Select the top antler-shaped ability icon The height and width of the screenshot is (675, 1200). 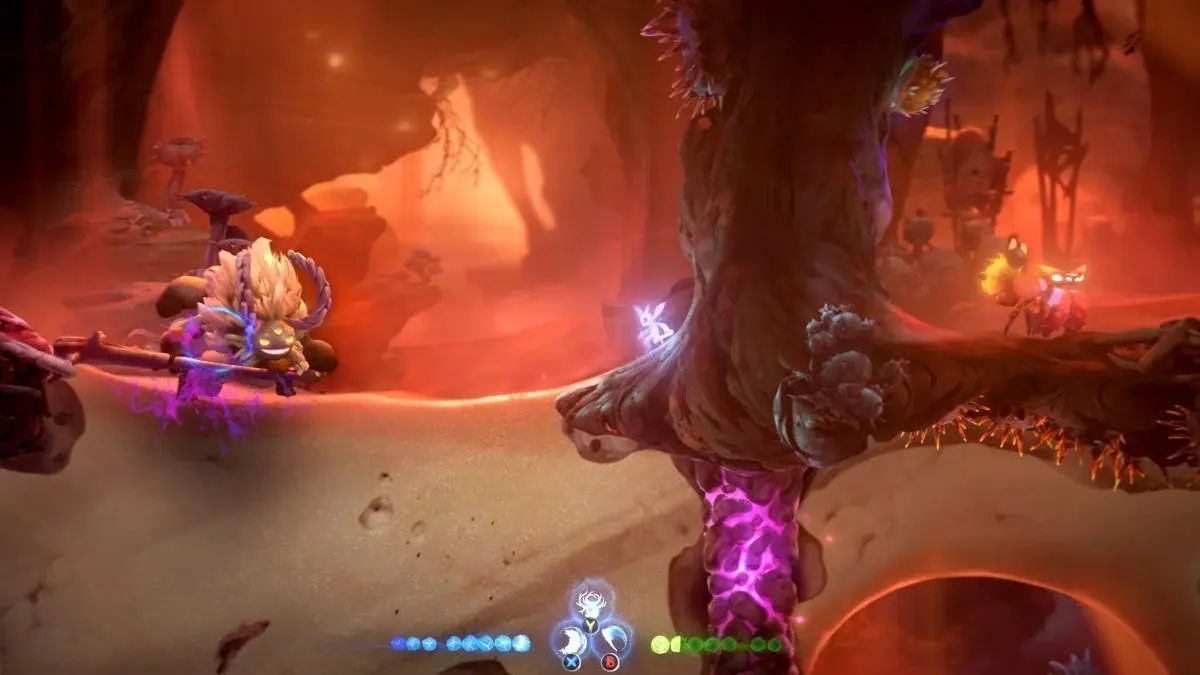(x=591, y=605)
